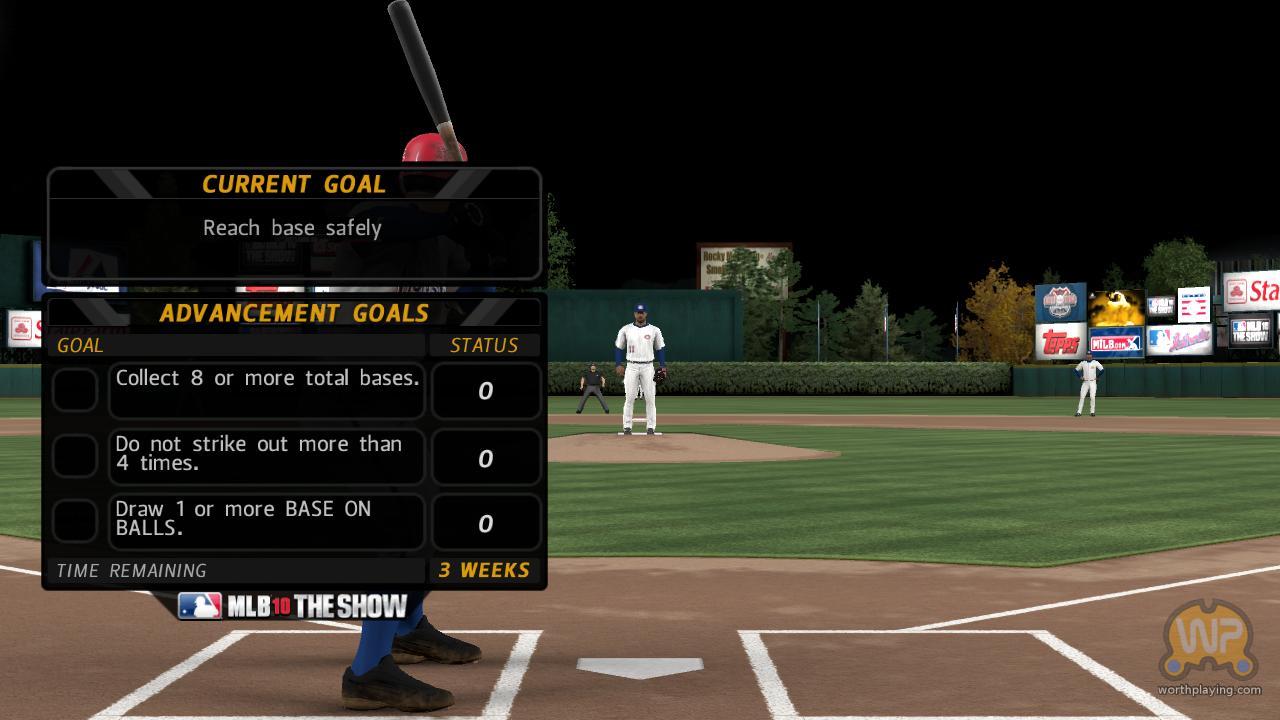Open the Draw 1 BASE ON BALLS goal

pos(266,521)
